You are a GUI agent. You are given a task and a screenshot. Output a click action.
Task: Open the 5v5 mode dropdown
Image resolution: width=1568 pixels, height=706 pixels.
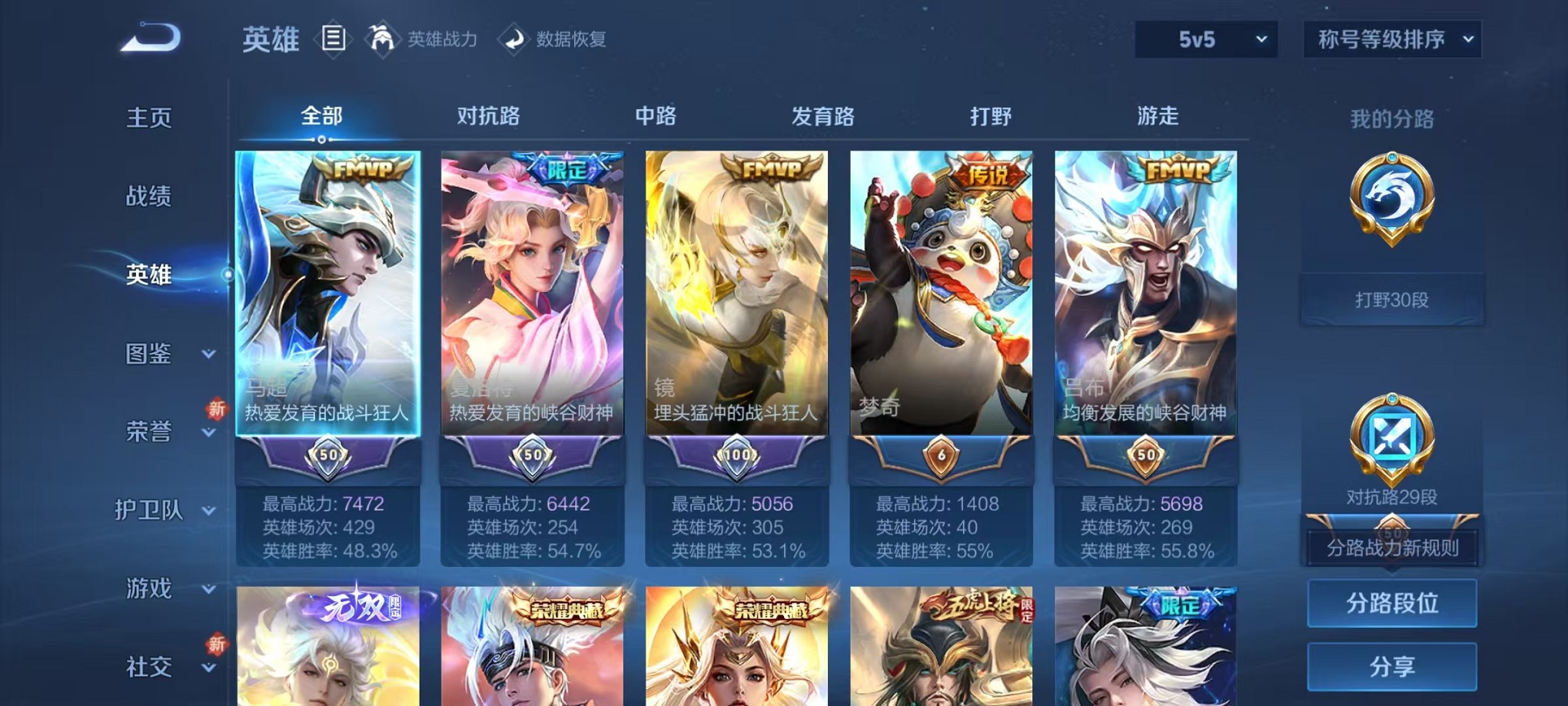(x=1204, y=38)
